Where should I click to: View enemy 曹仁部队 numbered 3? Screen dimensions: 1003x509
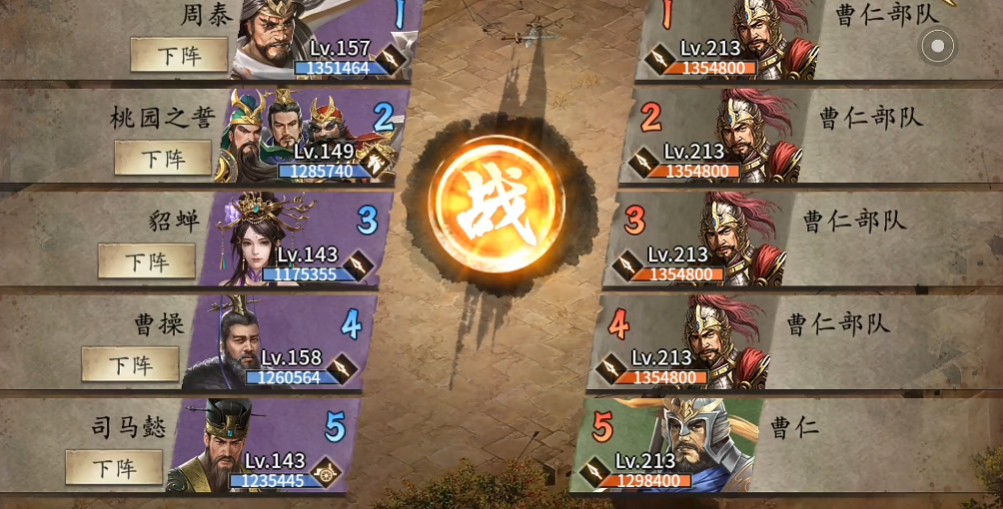pos(737,236)
